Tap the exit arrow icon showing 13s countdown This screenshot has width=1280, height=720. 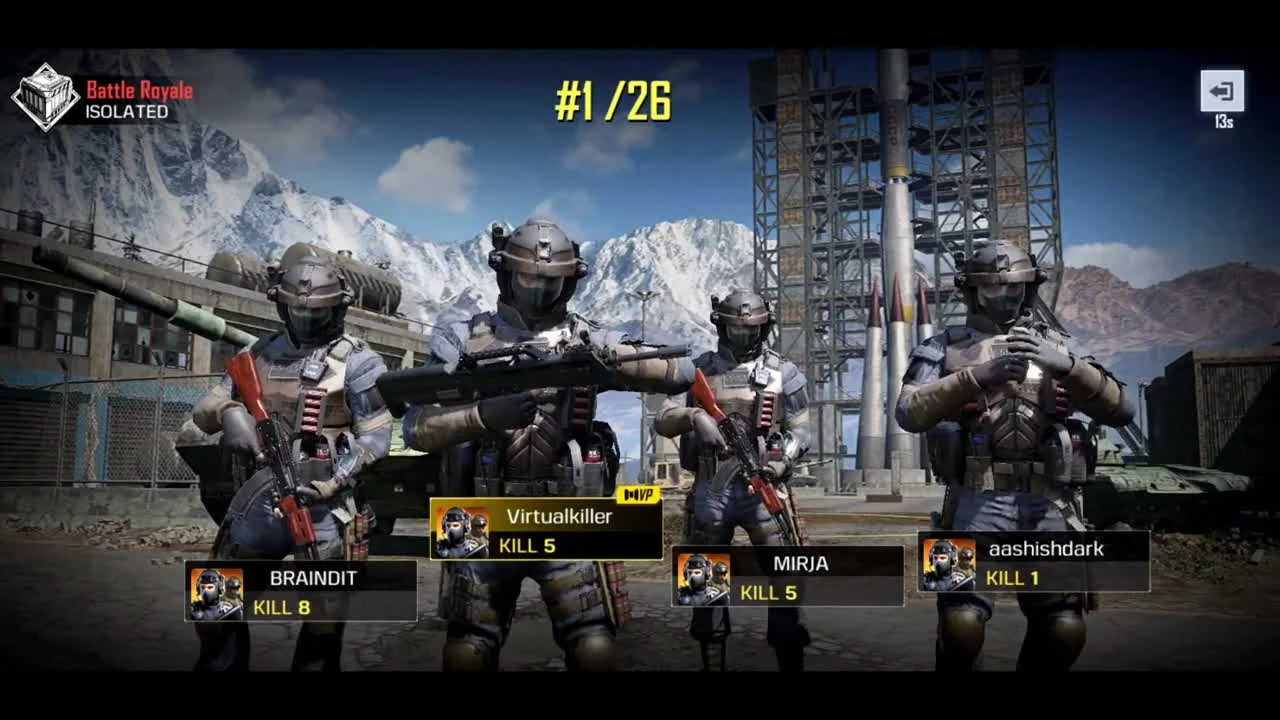[x=1224, y=90]
